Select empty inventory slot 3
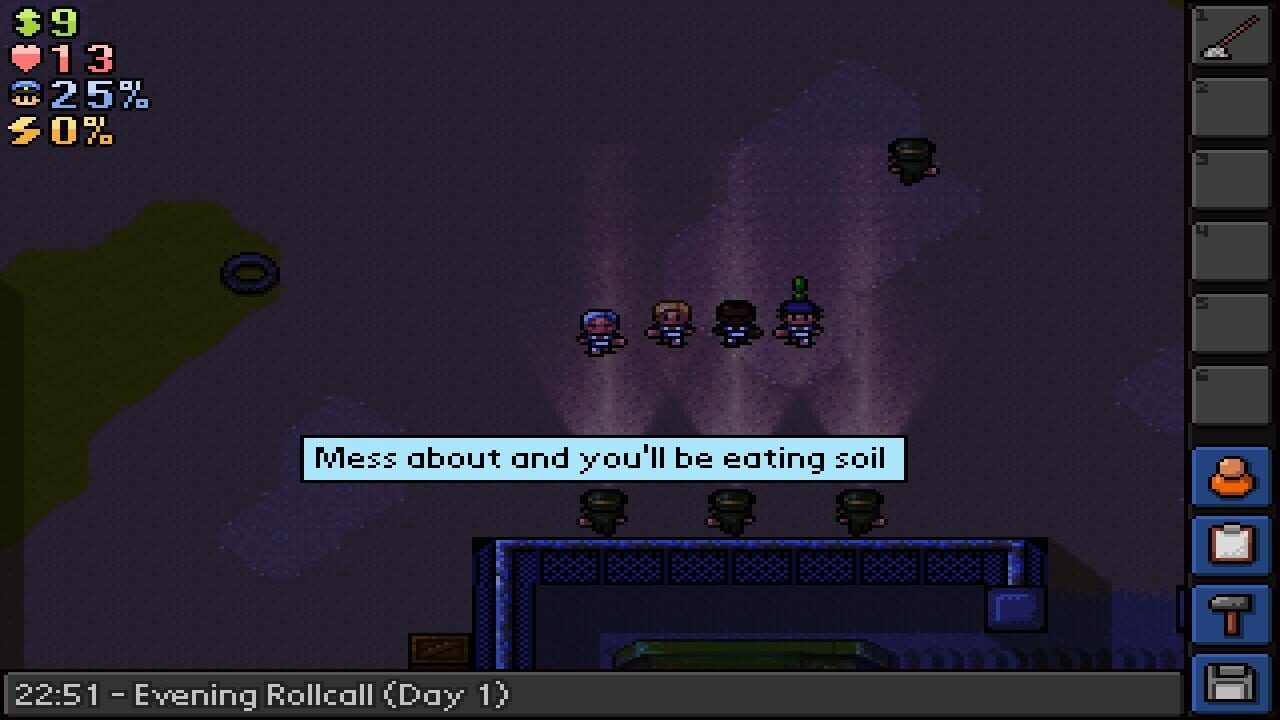The image size is (1280, 720). coord(1232,176)
